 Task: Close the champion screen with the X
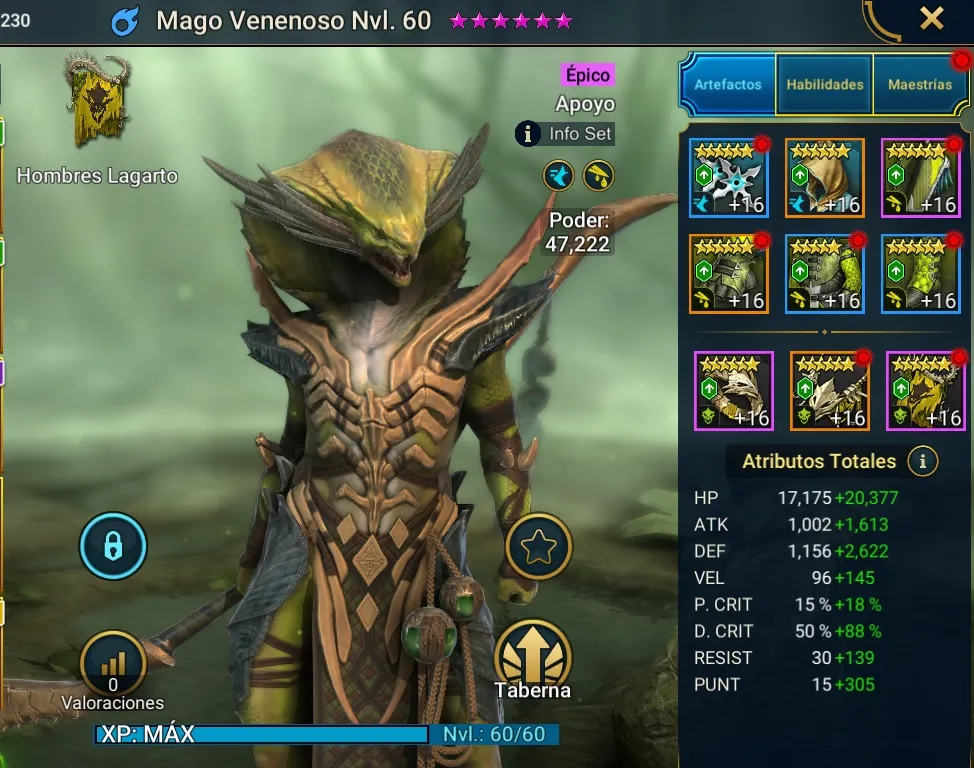coord(931,19)
